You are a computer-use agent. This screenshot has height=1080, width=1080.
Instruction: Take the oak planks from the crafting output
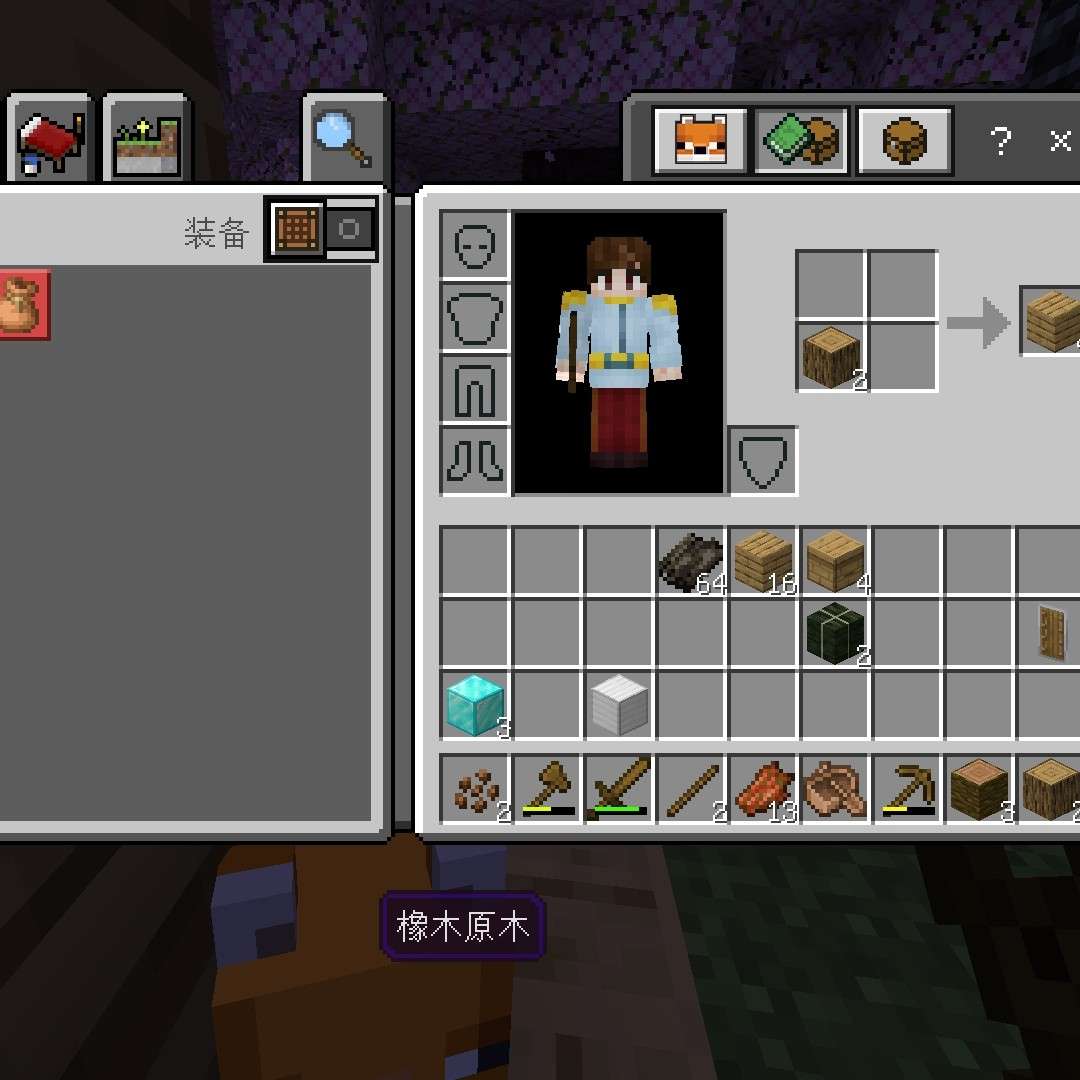click(x=1052, y=321)
